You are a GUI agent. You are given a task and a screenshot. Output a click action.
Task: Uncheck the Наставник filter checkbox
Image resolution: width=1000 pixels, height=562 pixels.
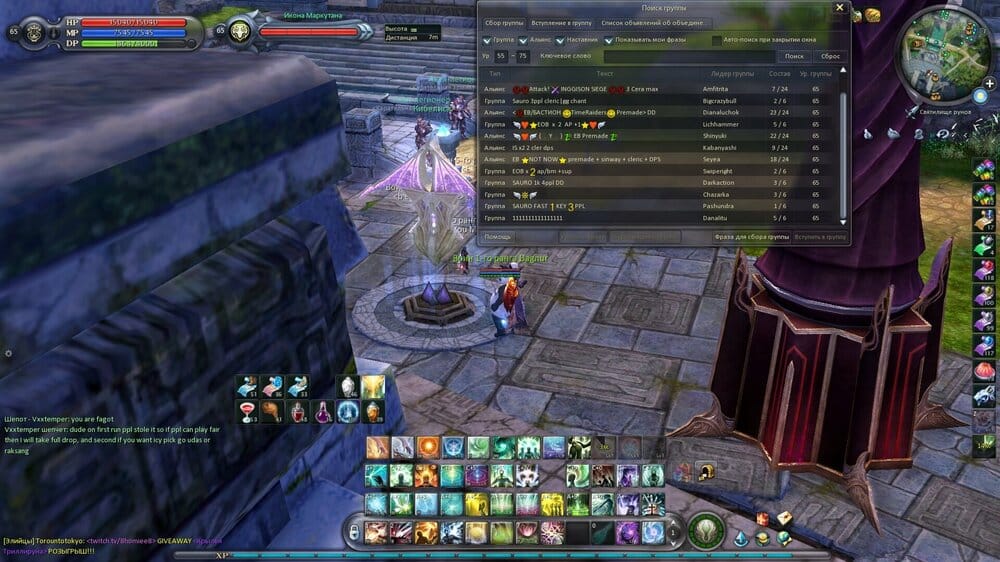point(560,40)
